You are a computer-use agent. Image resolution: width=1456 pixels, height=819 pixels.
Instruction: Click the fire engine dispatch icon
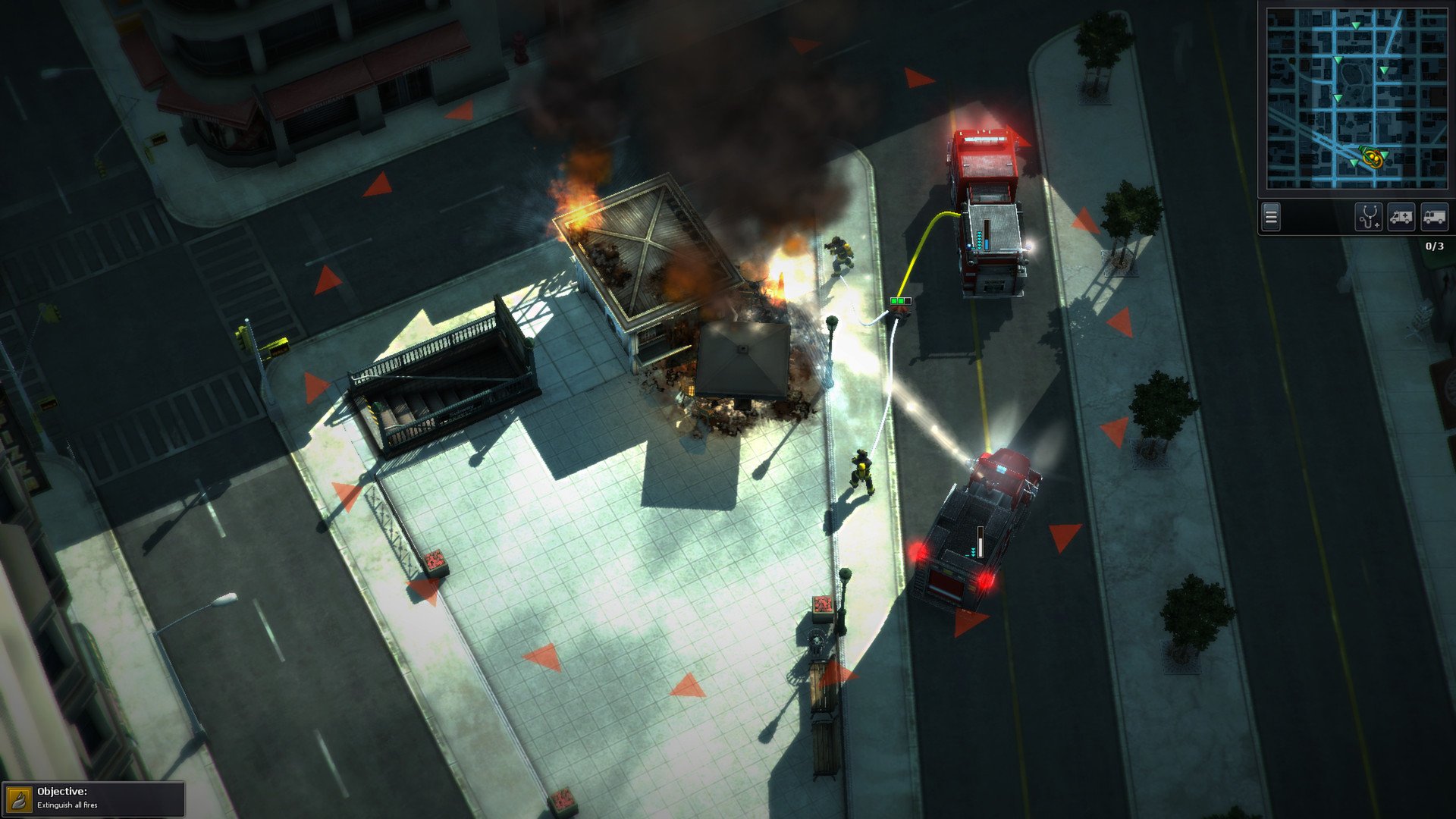[x=1435, y=215]
